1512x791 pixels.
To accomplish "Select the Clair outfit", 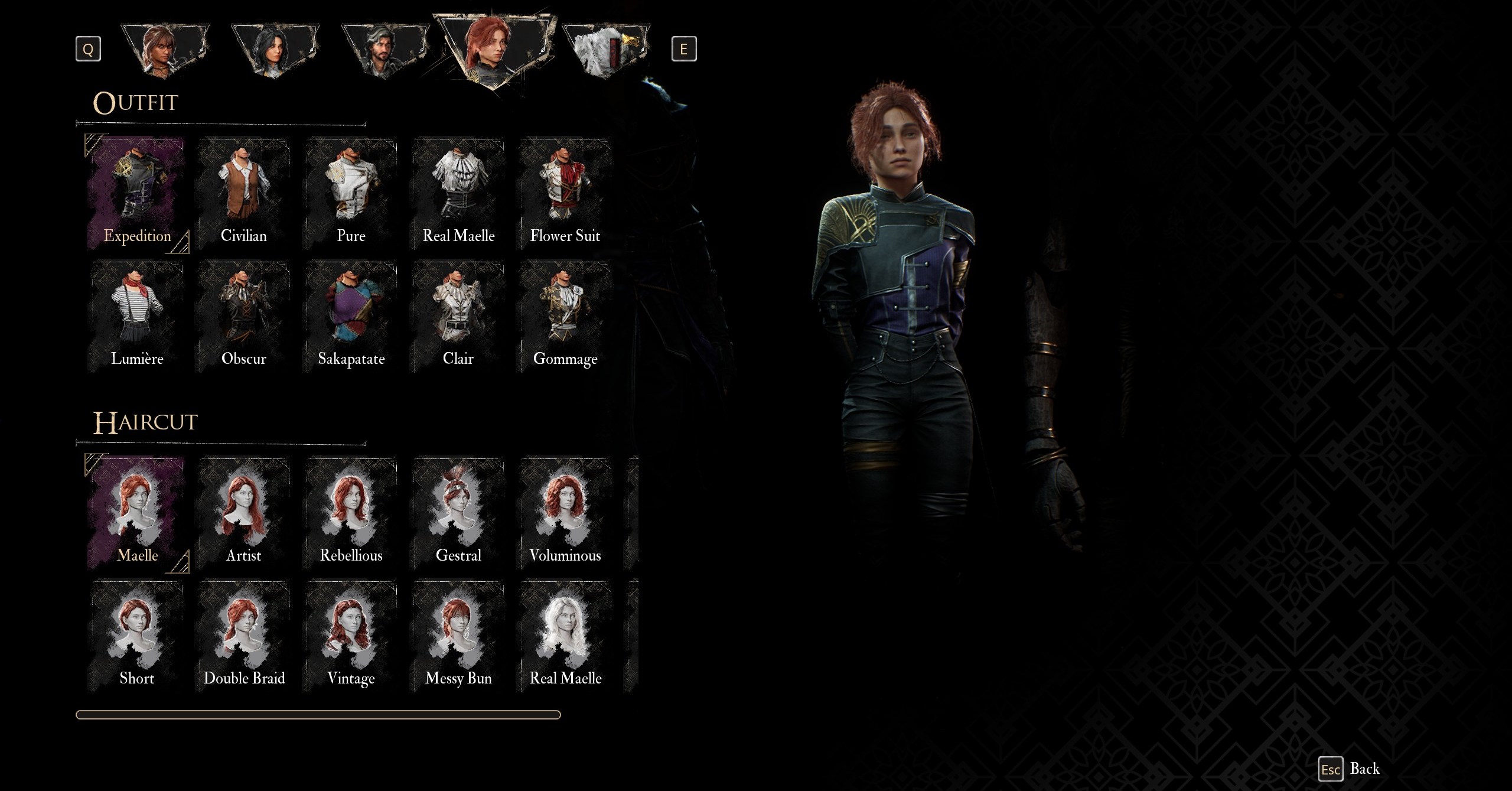I will (458, 318).
